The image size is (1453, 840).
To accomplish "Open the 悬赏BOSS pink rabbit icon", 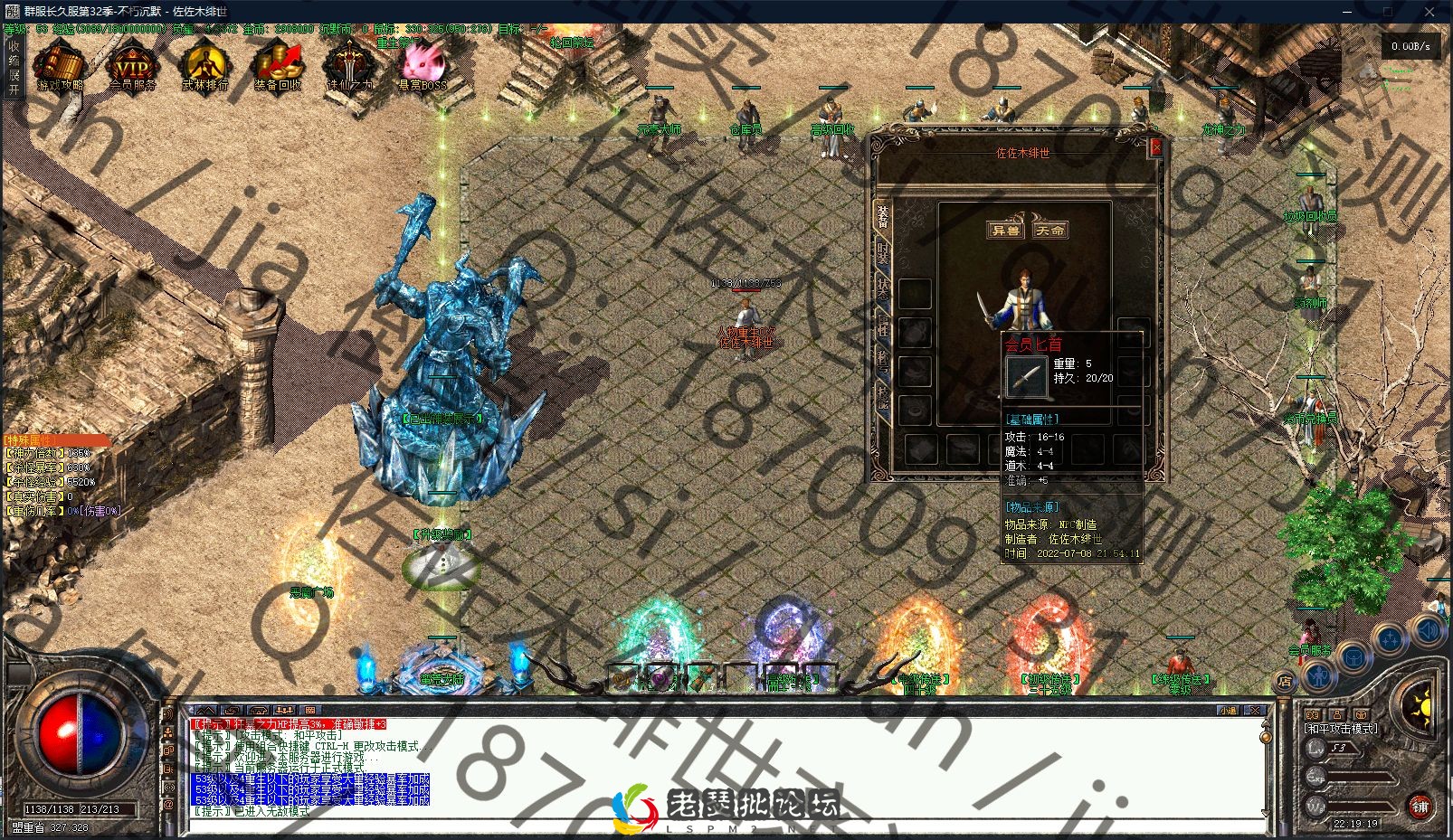I will tap(422, 66).
